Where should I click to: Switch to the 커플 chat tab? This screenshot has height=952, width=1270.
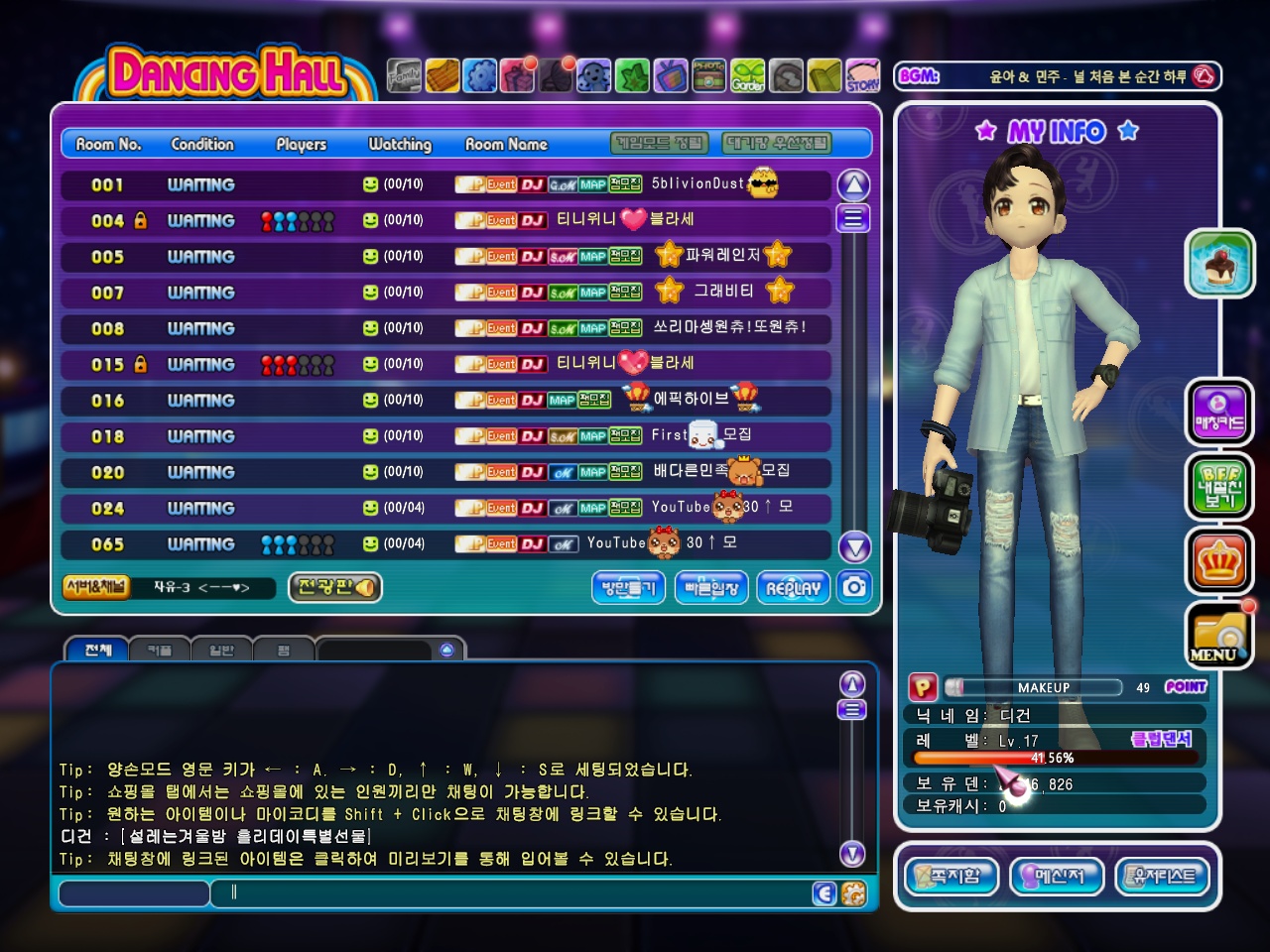tap(159, 651)
